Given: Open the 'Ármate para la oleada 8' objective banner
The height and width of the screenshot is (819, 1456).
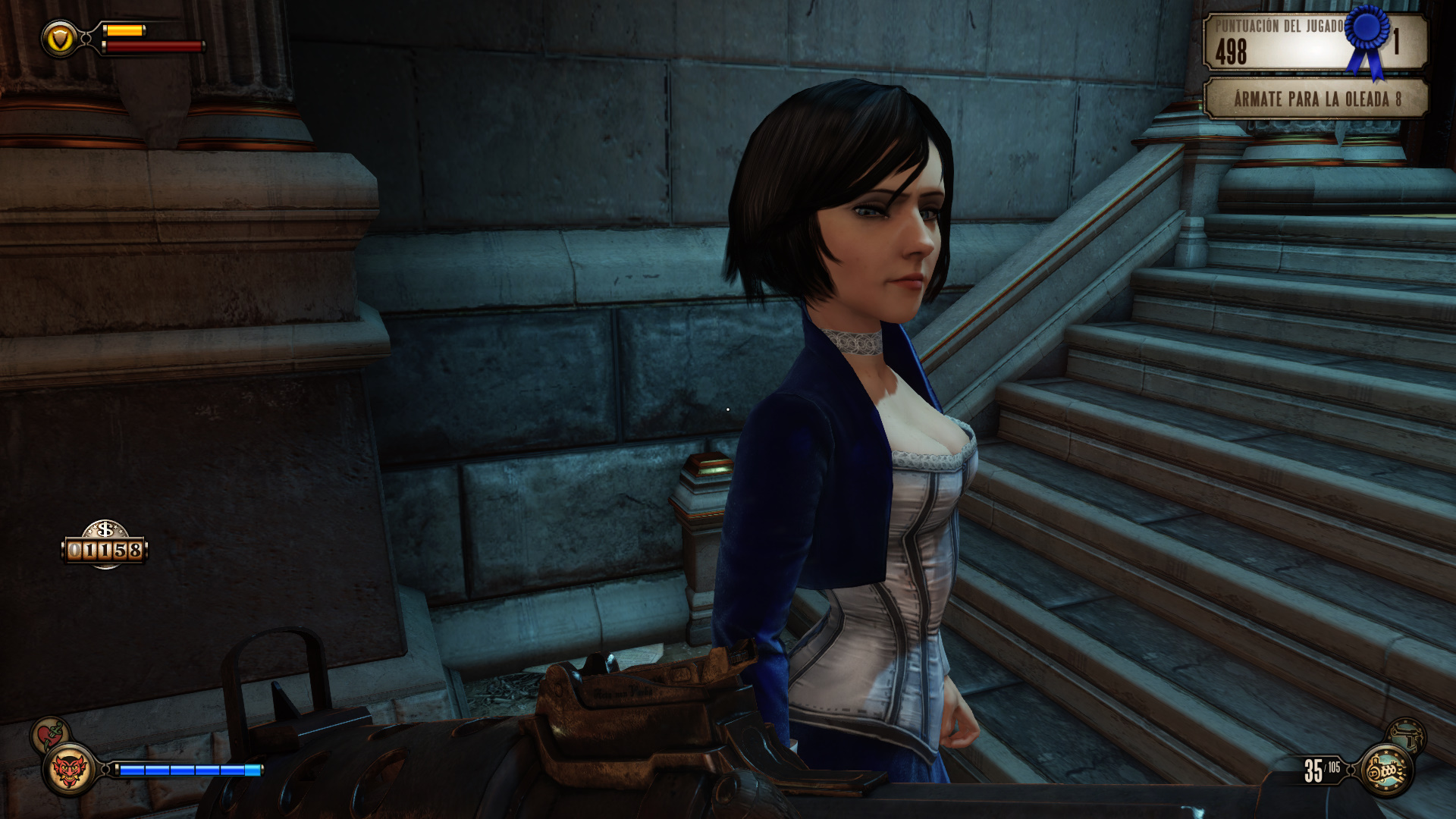Looking at the screenshot, I should [1316, 99].
